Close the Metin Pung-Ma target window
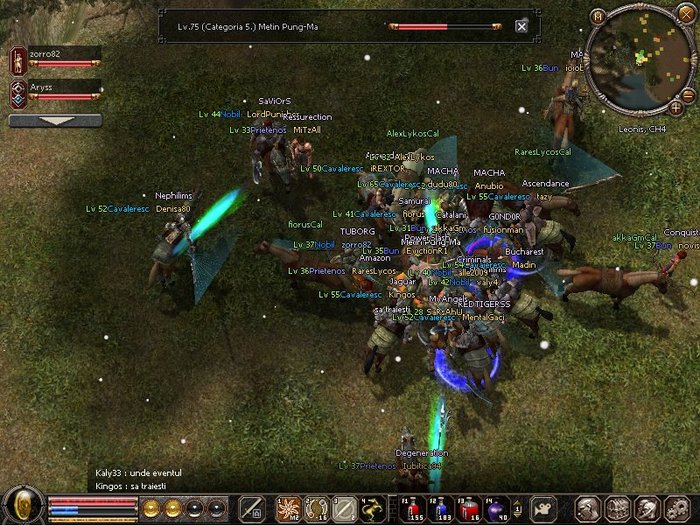Screen dimensions: 700x525 [521, 26]
